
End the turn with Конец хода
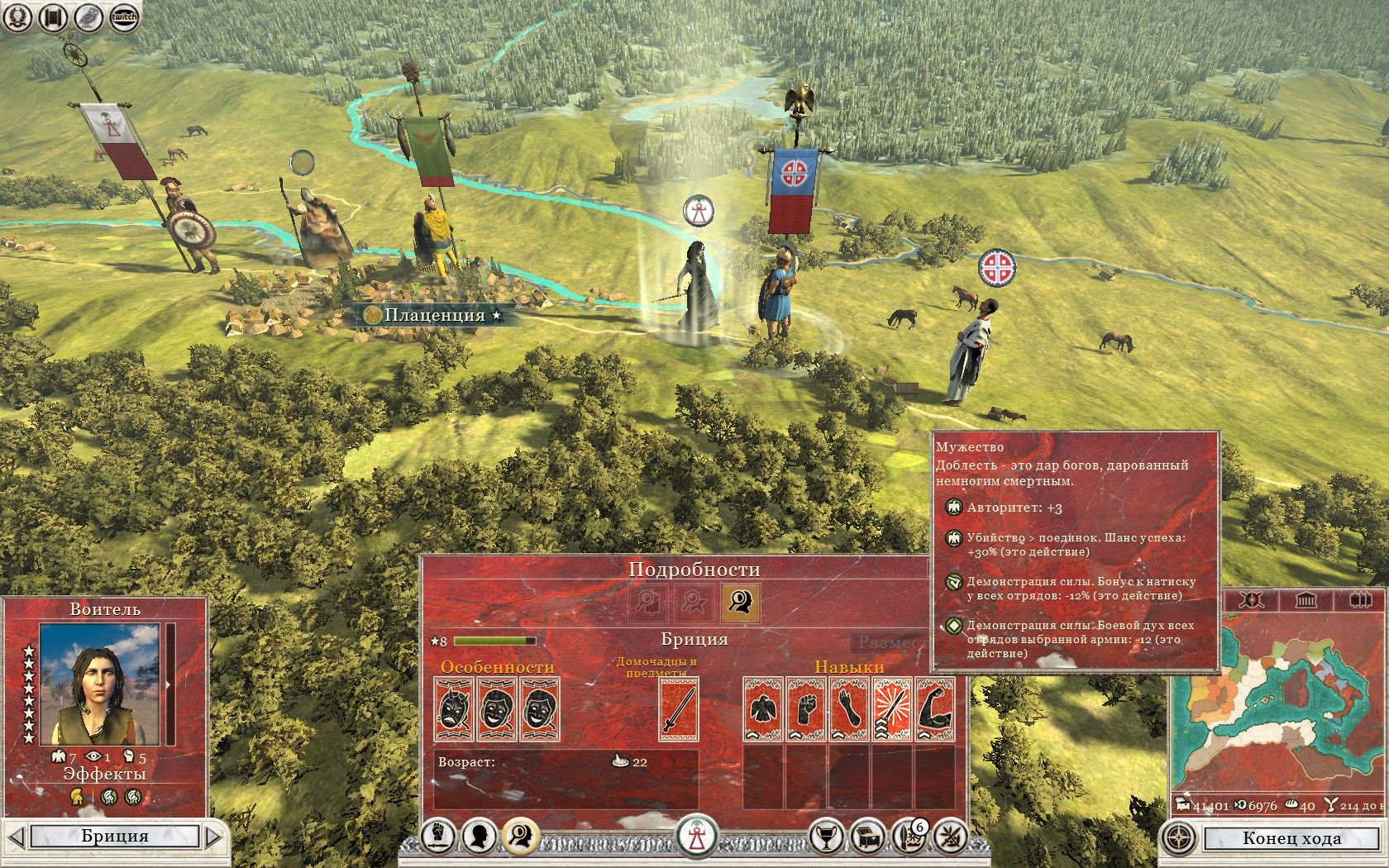1291,838
